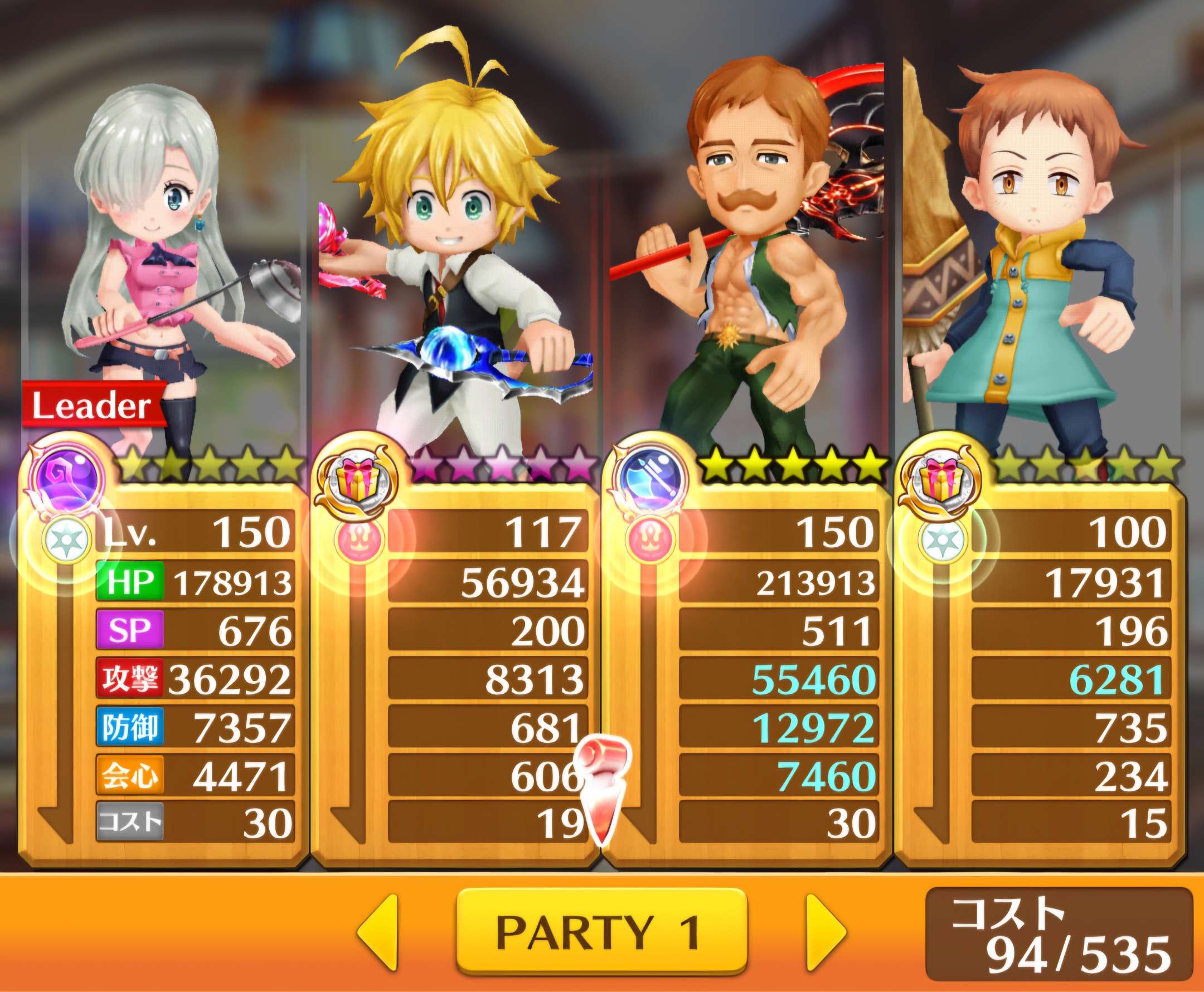Screen dimensions: 1204x992
Task: Tap the PARTY 1 label button
Action: 601,932
